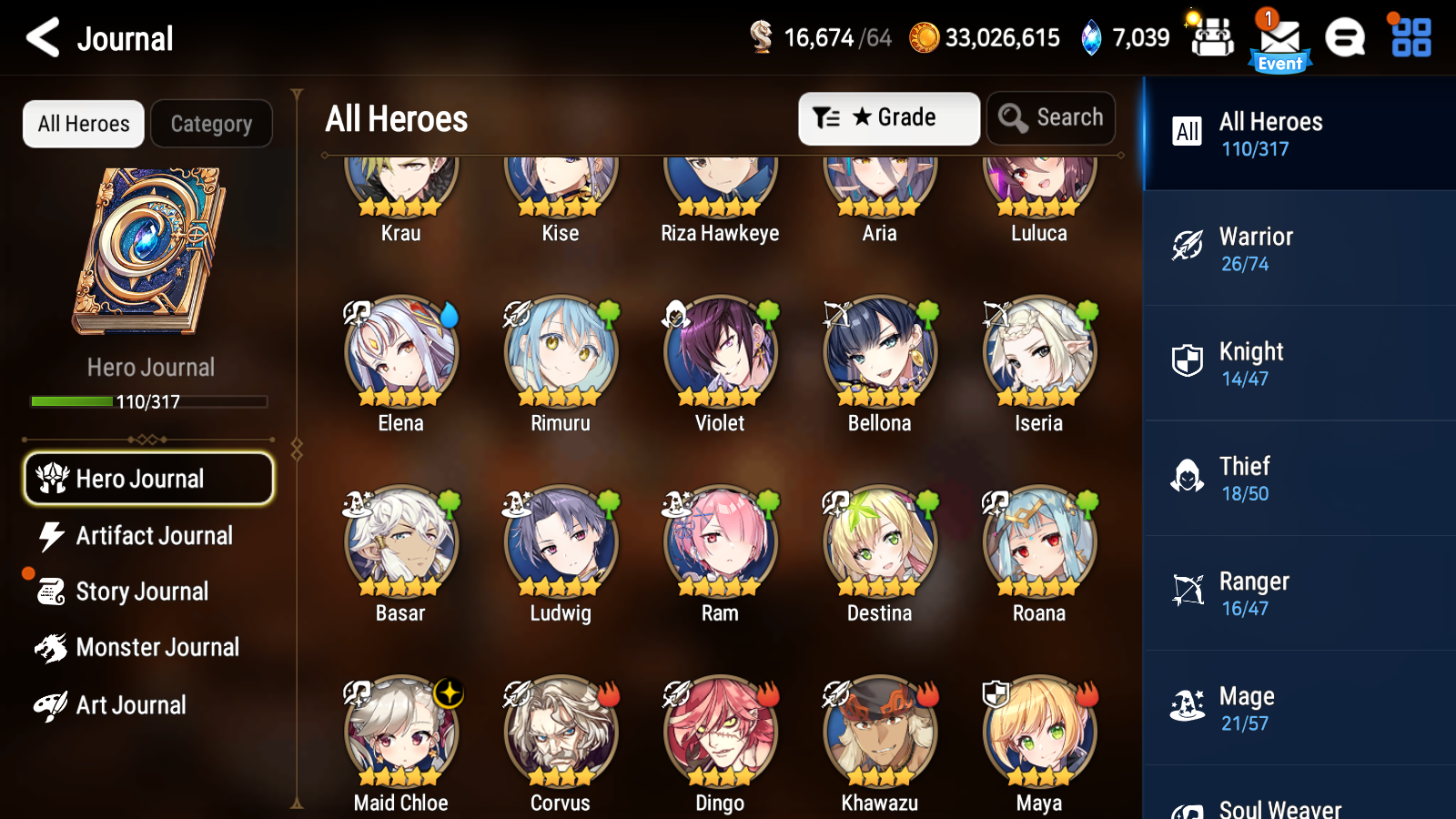Switch to Category view

(211, 124)
